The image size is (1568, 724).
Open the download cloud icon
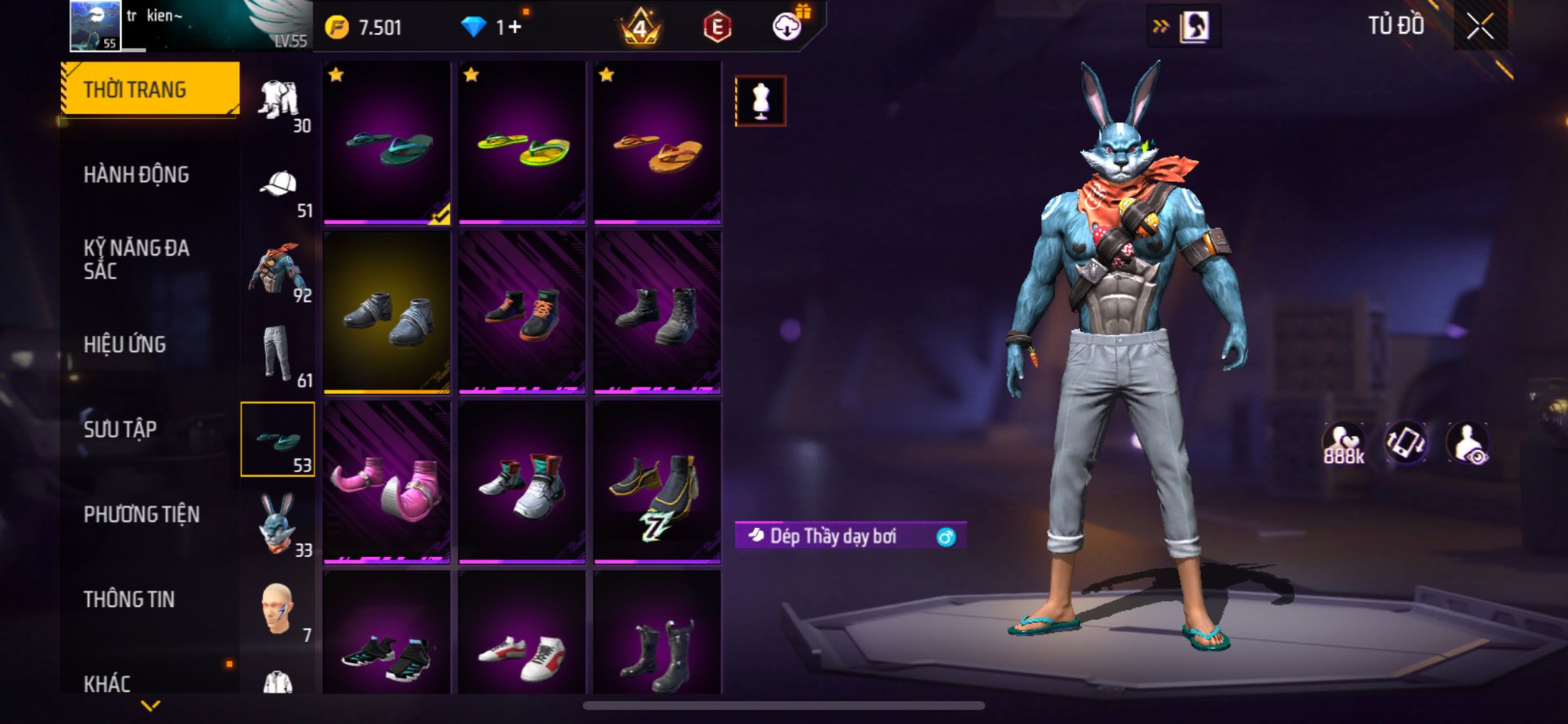click(x=787, y=28)
